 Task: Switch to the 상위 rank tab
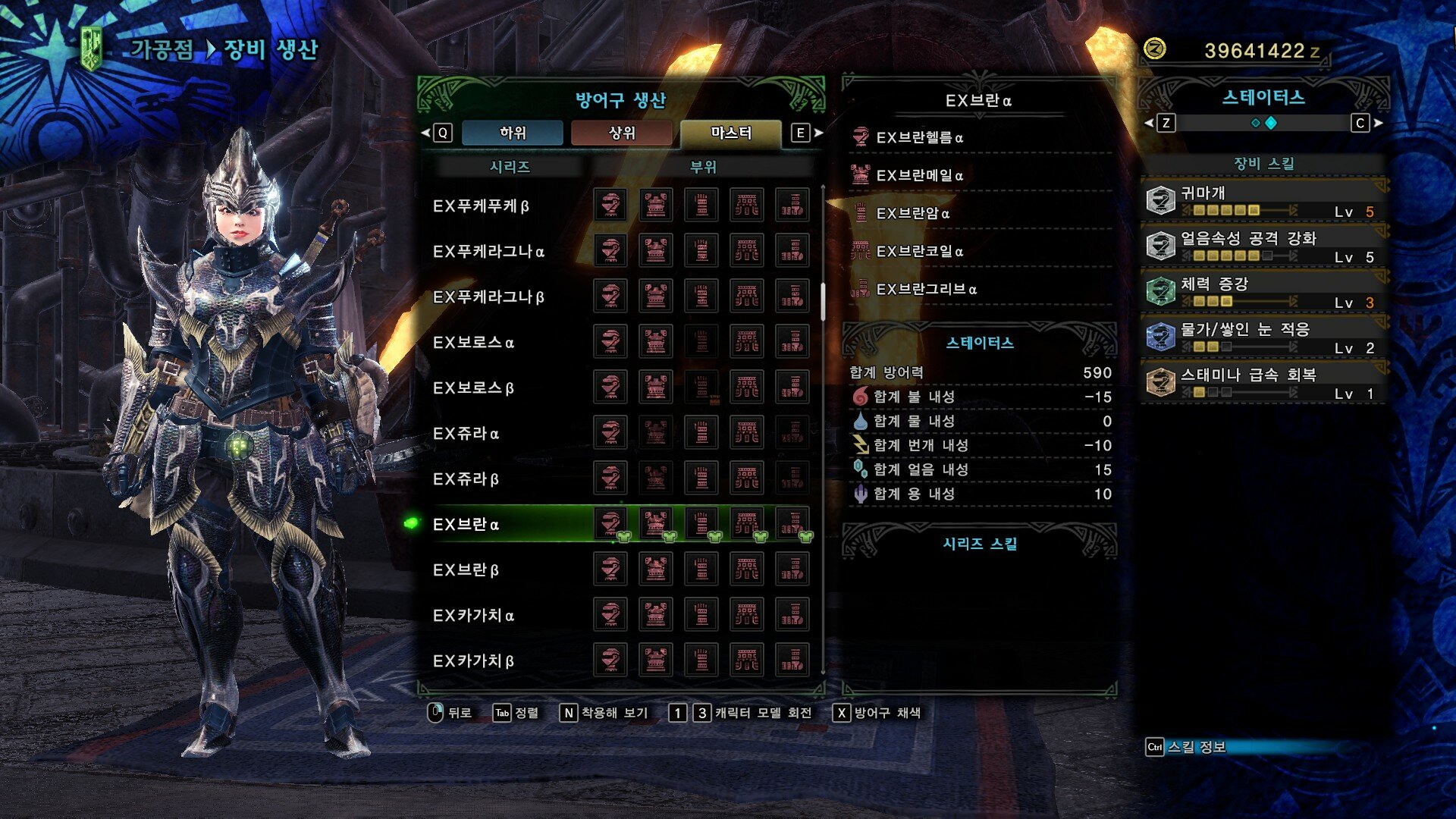(622, 133)
